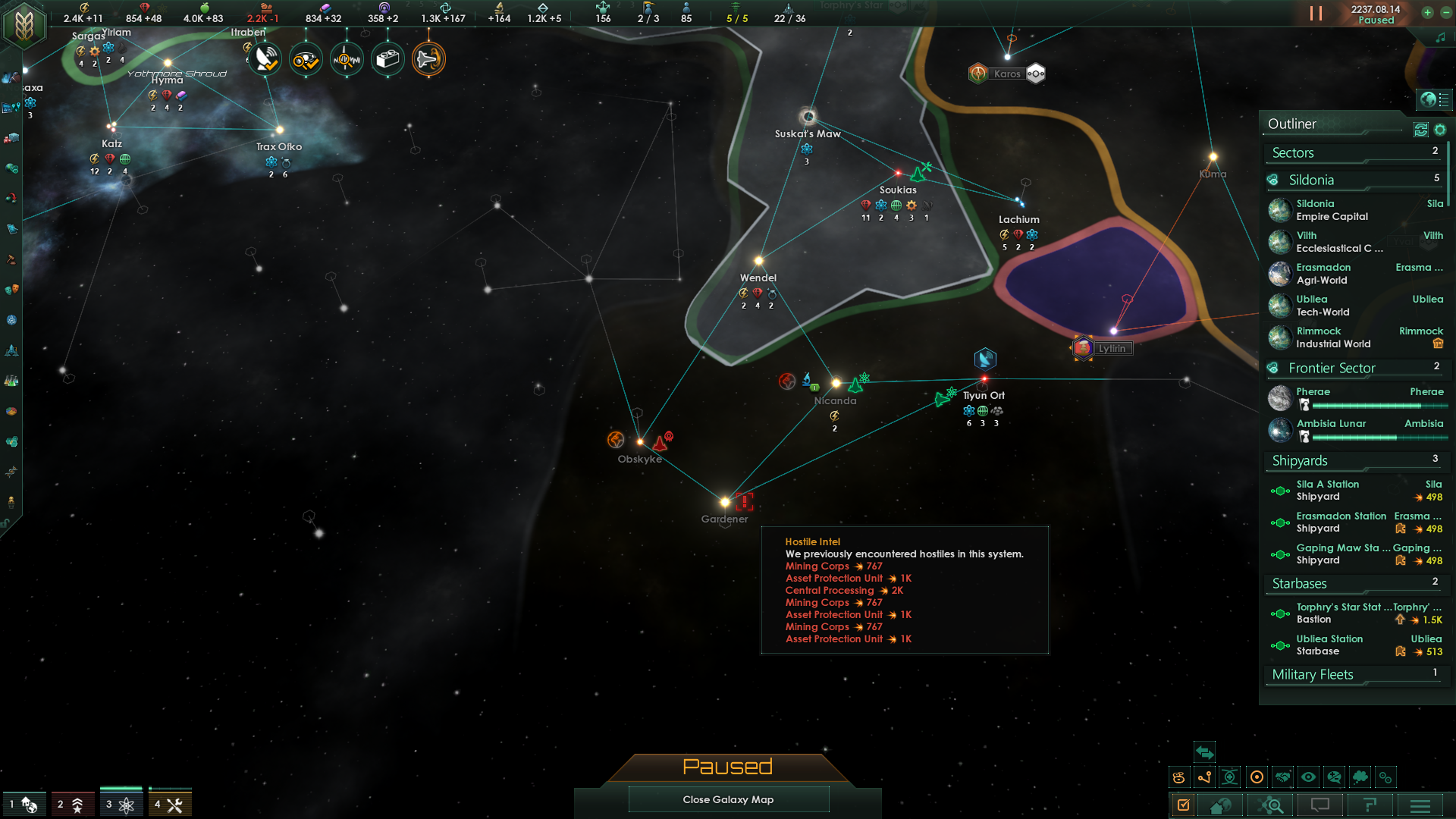Toggle the orange checkbox outliner filter
The image size is (1456, 819).
[1184, 806]
